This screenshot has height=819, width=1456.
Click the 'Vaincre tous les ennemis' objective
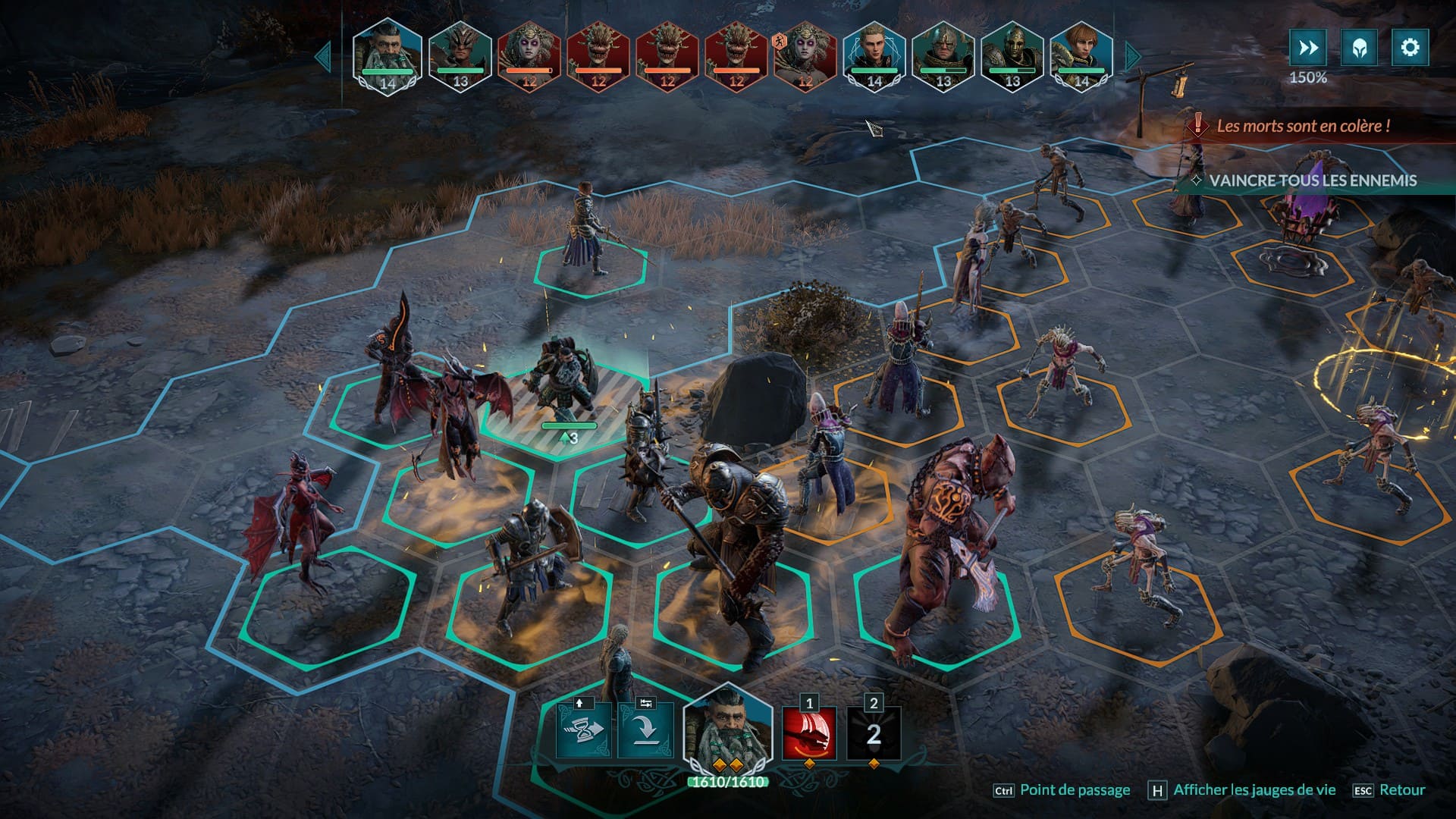(1312, 180)
